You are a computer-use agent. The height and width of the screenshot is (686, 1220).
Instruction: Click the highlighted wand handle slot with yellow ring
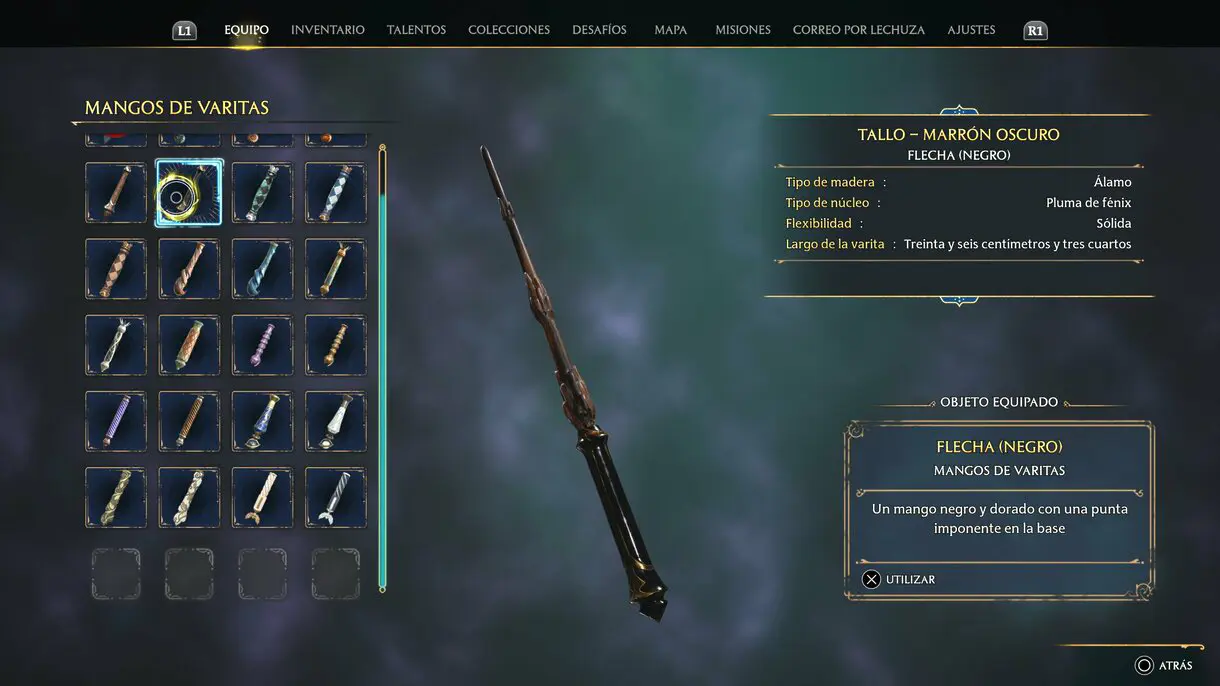pyautogui.click(x=189, y=193)
